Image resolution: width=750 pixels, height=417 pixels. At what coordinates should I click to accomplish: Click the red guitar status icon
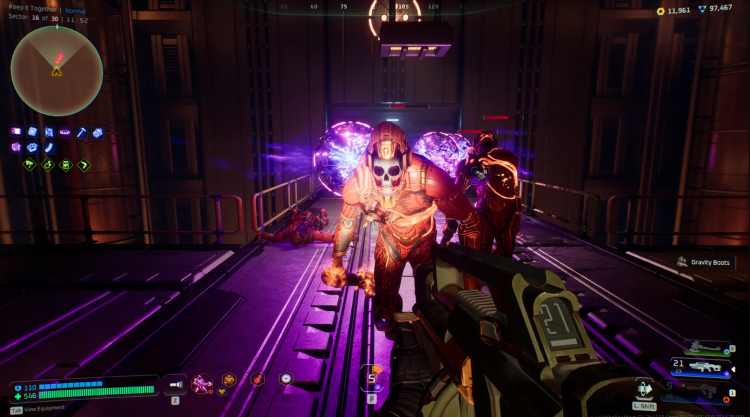[258, 380]
